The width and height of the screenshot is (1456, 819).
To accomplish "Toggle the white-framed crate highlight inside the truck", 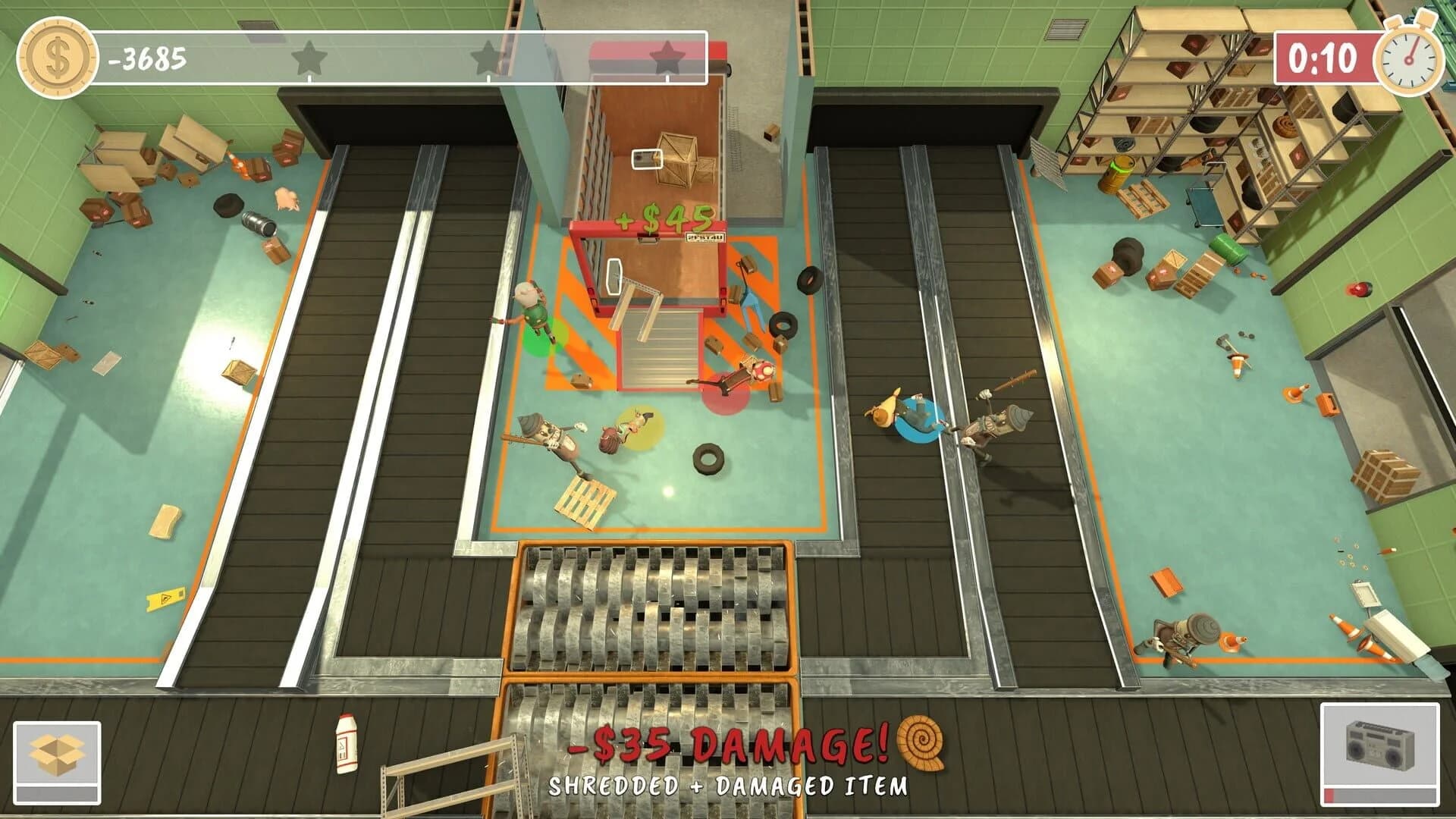I will pos(645,160).
